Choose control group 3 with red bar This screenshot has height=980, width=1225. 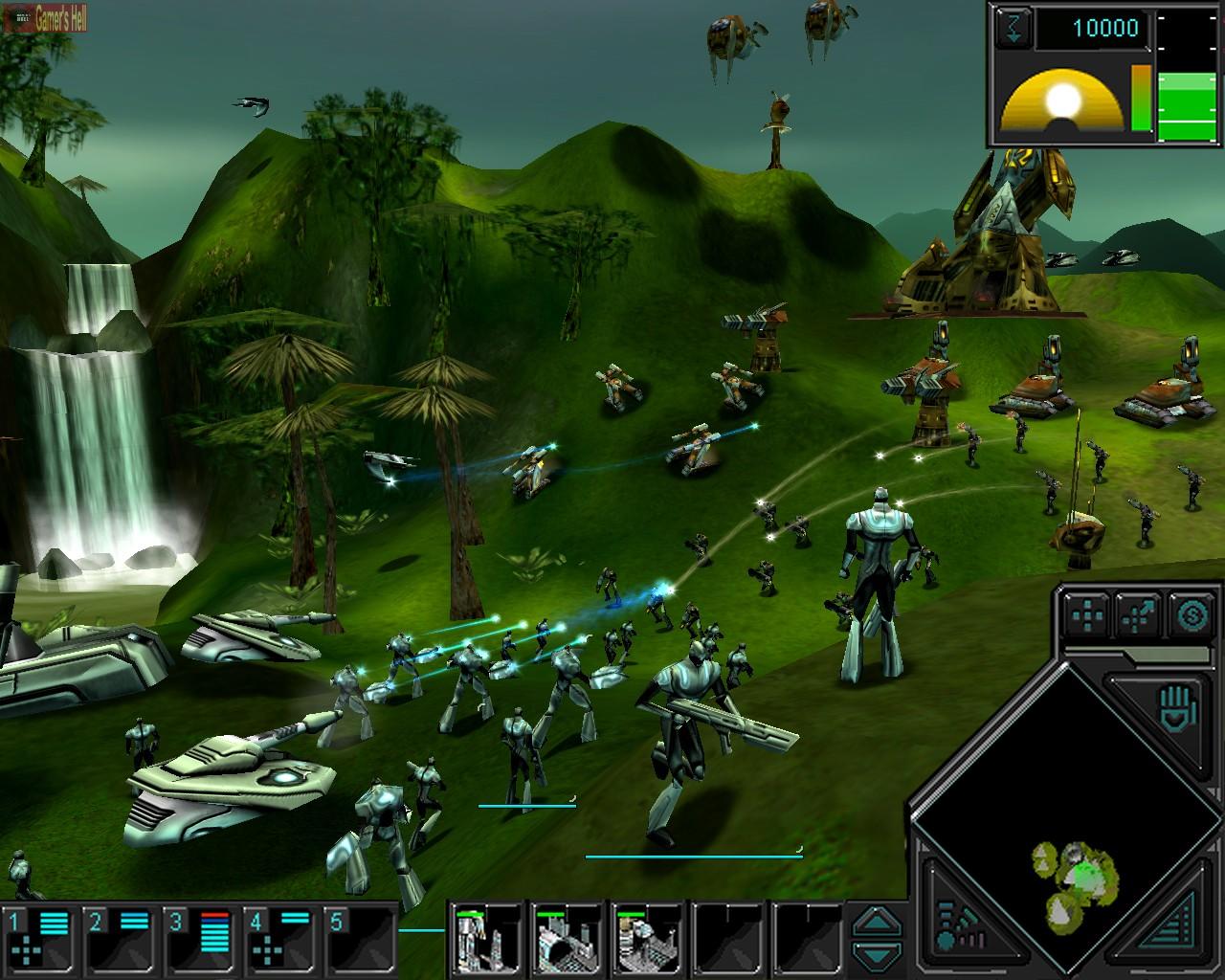pyautogui.click(x=199, y=940)
